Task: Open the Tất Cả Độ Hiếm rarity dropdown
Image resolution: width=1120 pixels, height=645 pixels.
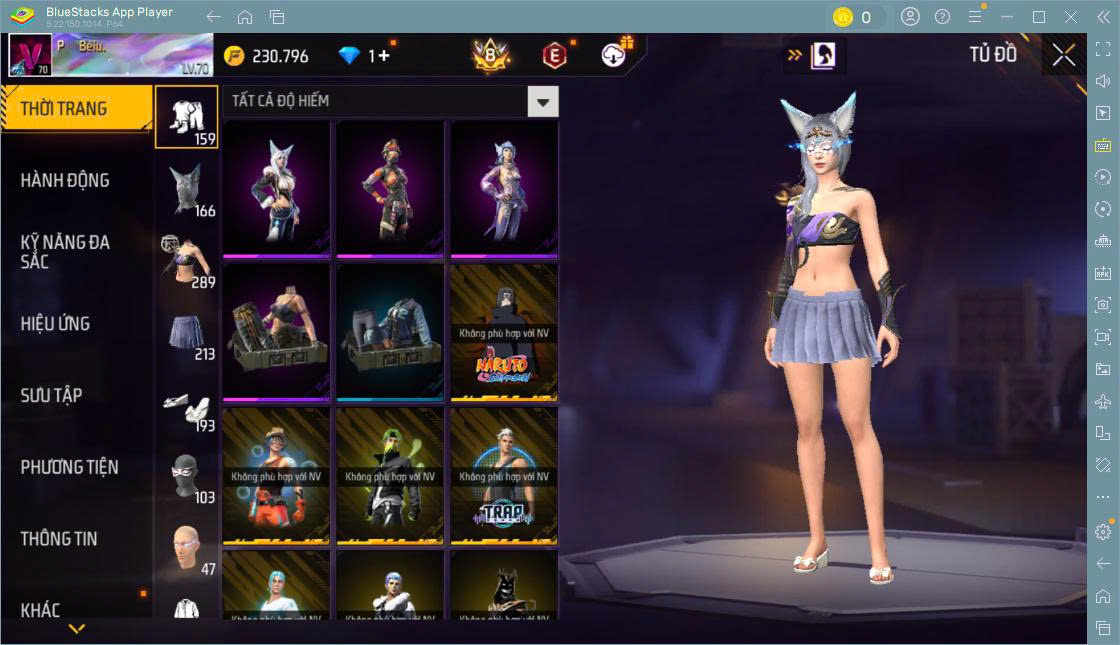Action: (x=542, y=101)
